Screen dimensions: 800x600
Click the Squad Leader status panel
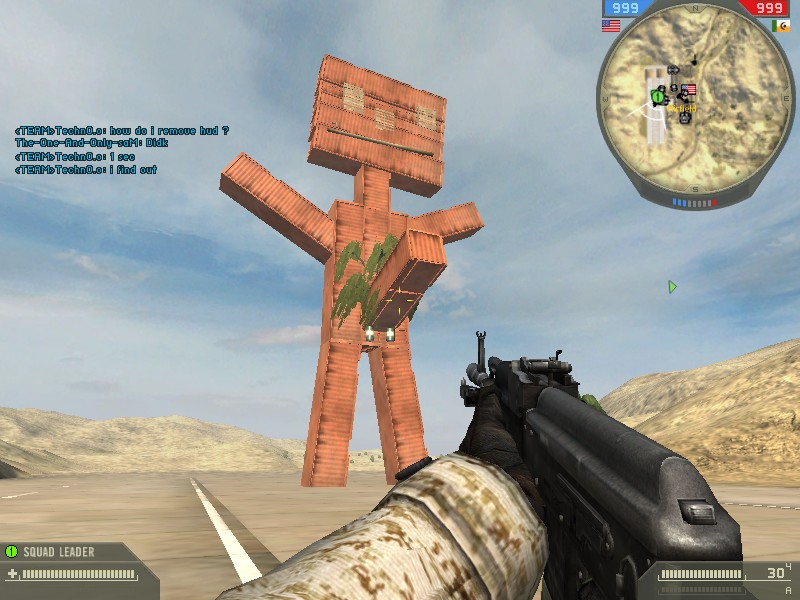point(72,562)
